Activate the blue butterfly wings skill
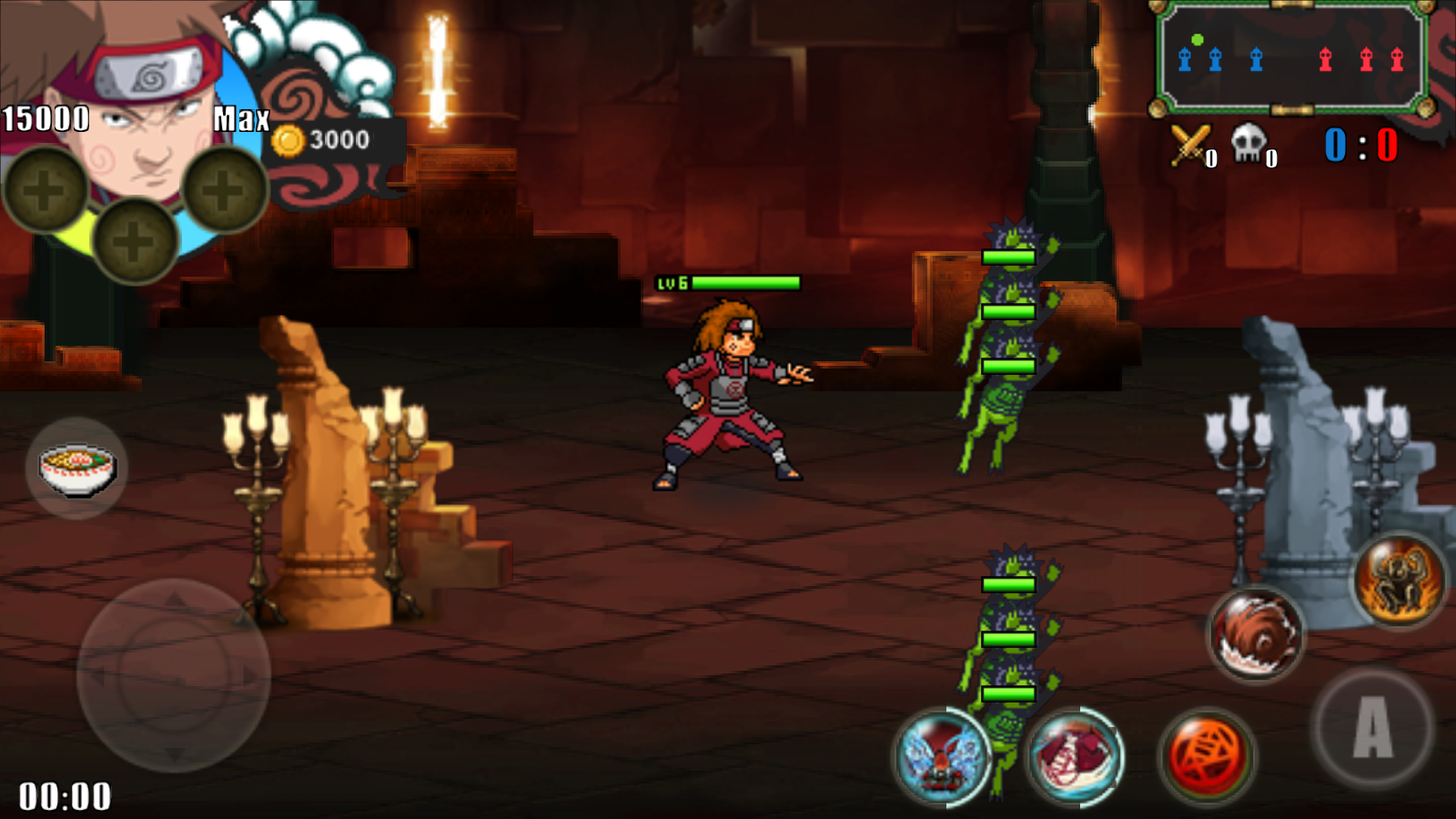 pos(942,757)
